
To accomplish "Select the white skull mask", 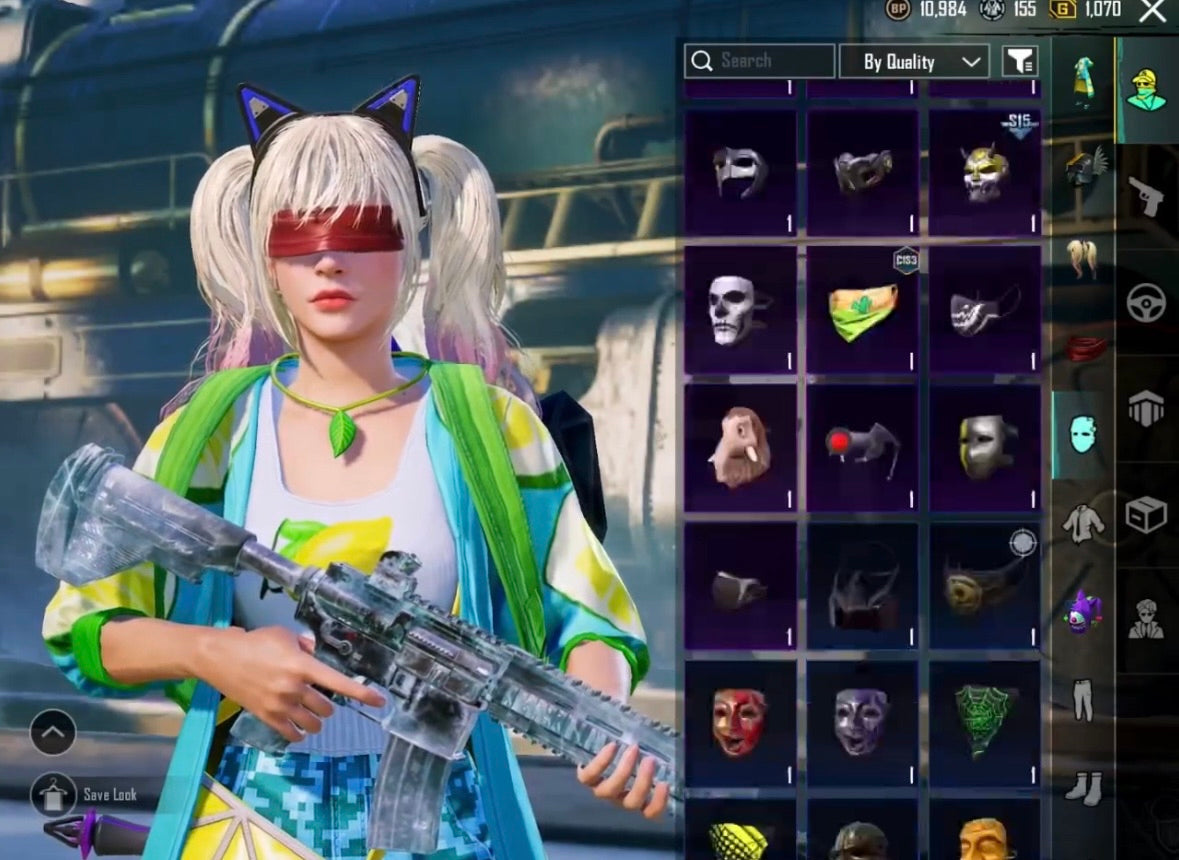I will [740, 310].
